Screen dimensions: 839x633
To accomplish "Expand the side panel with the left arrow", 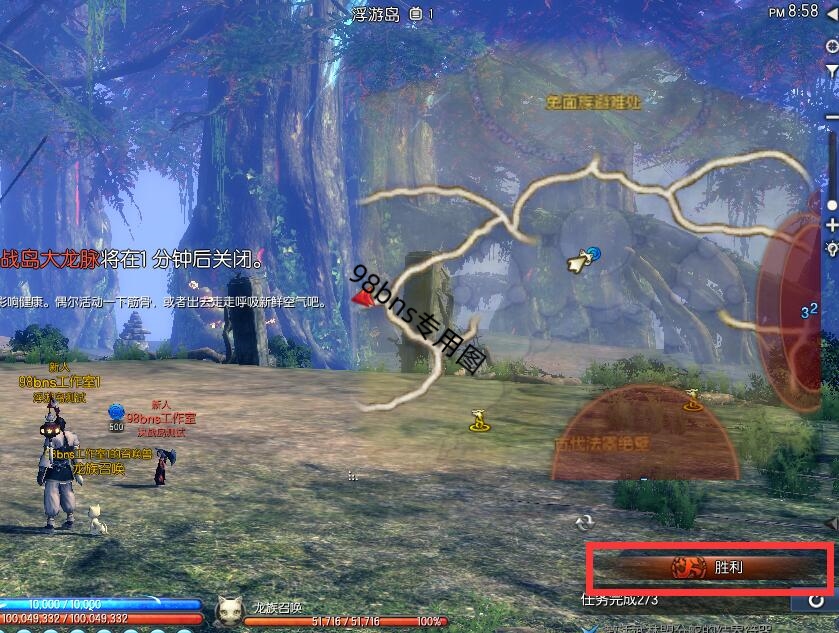I will coord(831,523).
